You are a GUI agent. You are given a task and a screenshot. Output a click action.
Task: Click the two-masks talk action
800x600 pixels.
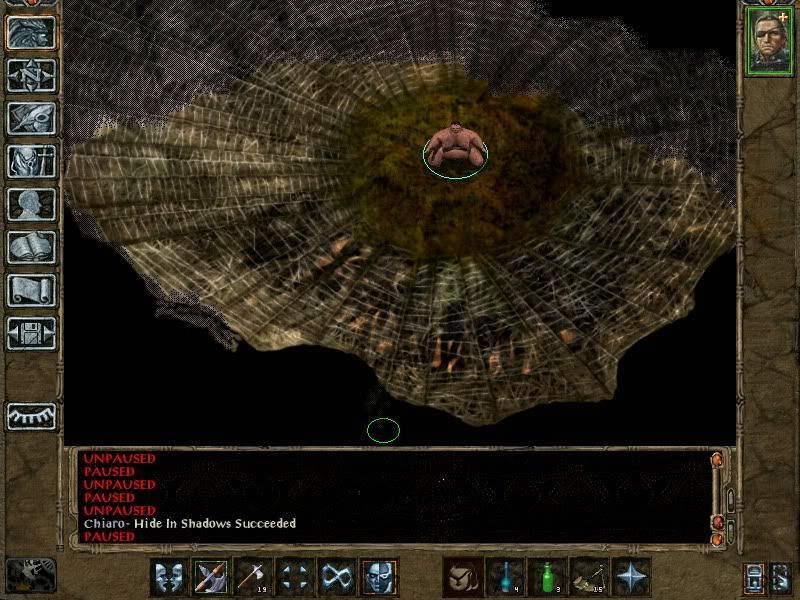[169, 577]
